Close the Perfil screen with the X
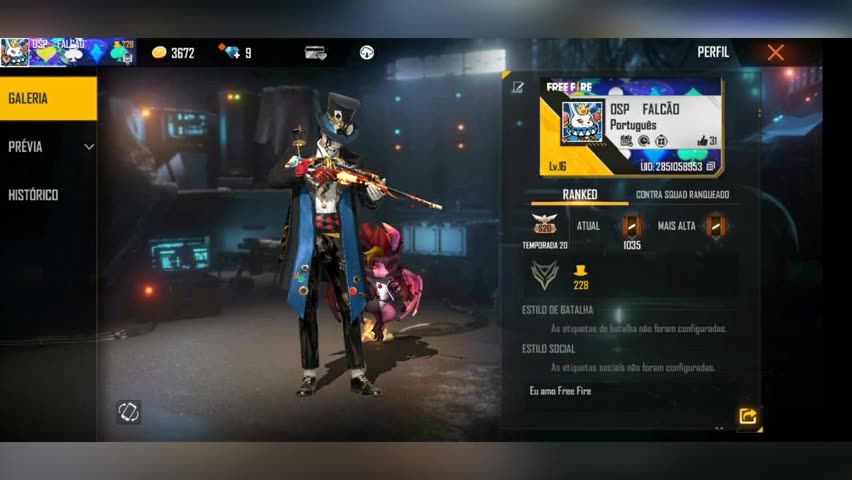This screenshot has width=852, height=480. 775,53
